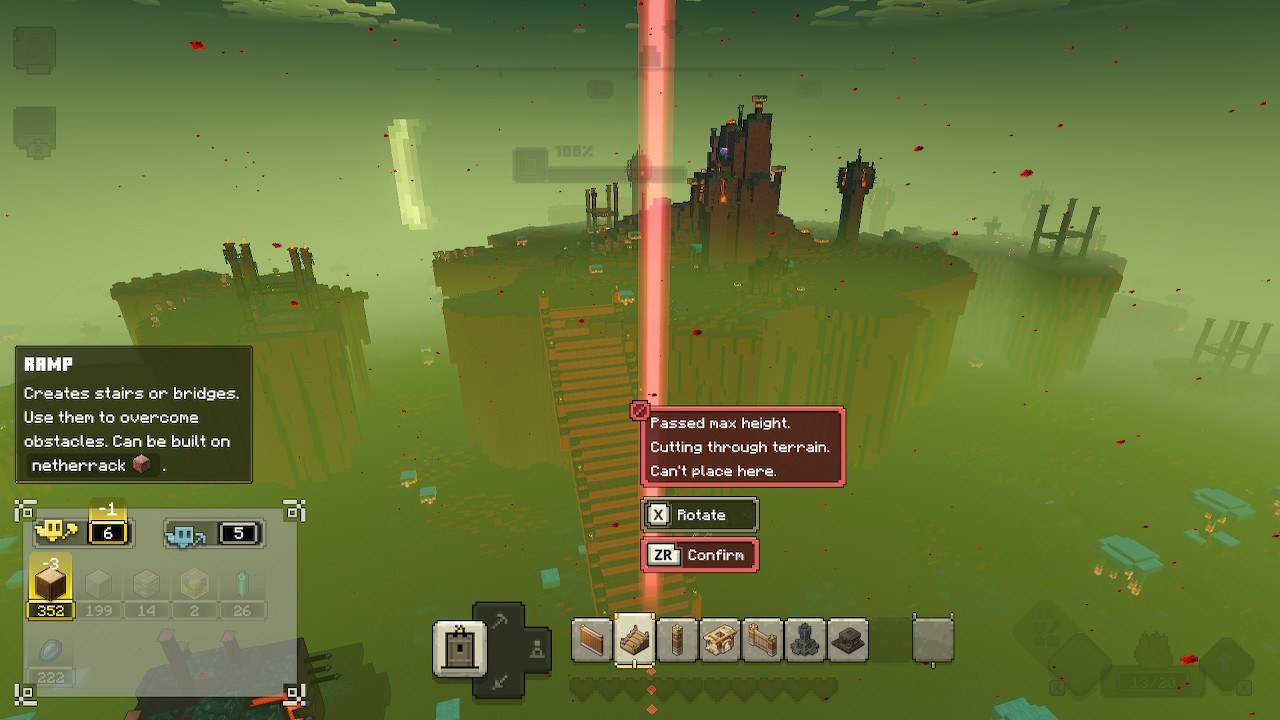Image resolution: width=1280 pixels, height=720 pixels.
Task: Pick the dark stone structure slot
Action: (x=848, y=641)
